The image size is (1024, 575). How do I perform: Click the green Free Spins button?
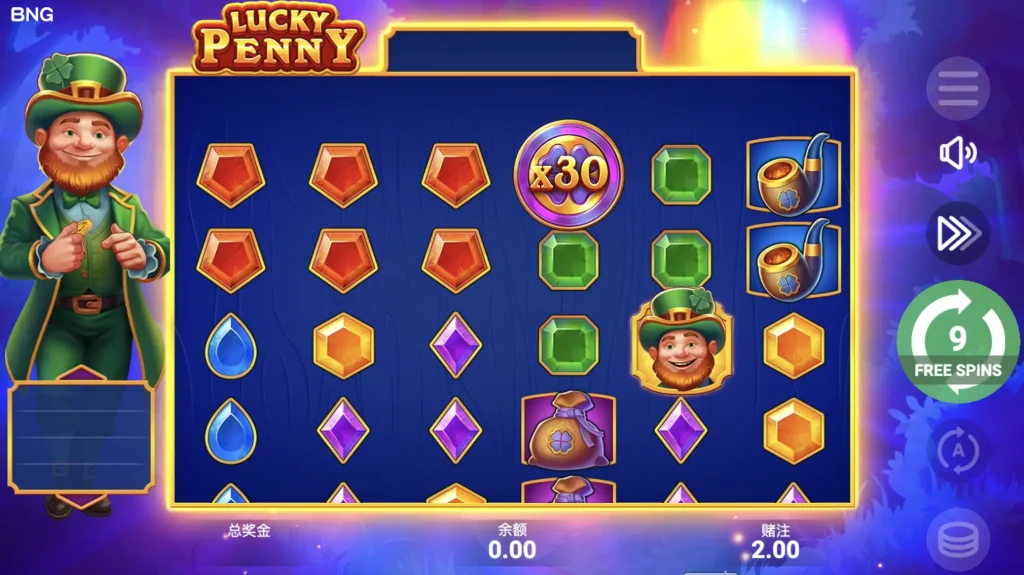click(x=957, y=343)
